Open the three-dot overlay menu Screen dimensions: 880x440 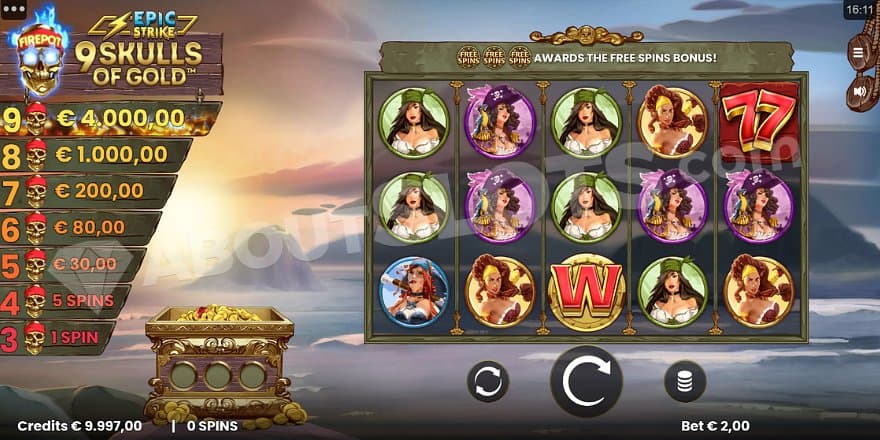pyautogui.click(x=15, y=9)
